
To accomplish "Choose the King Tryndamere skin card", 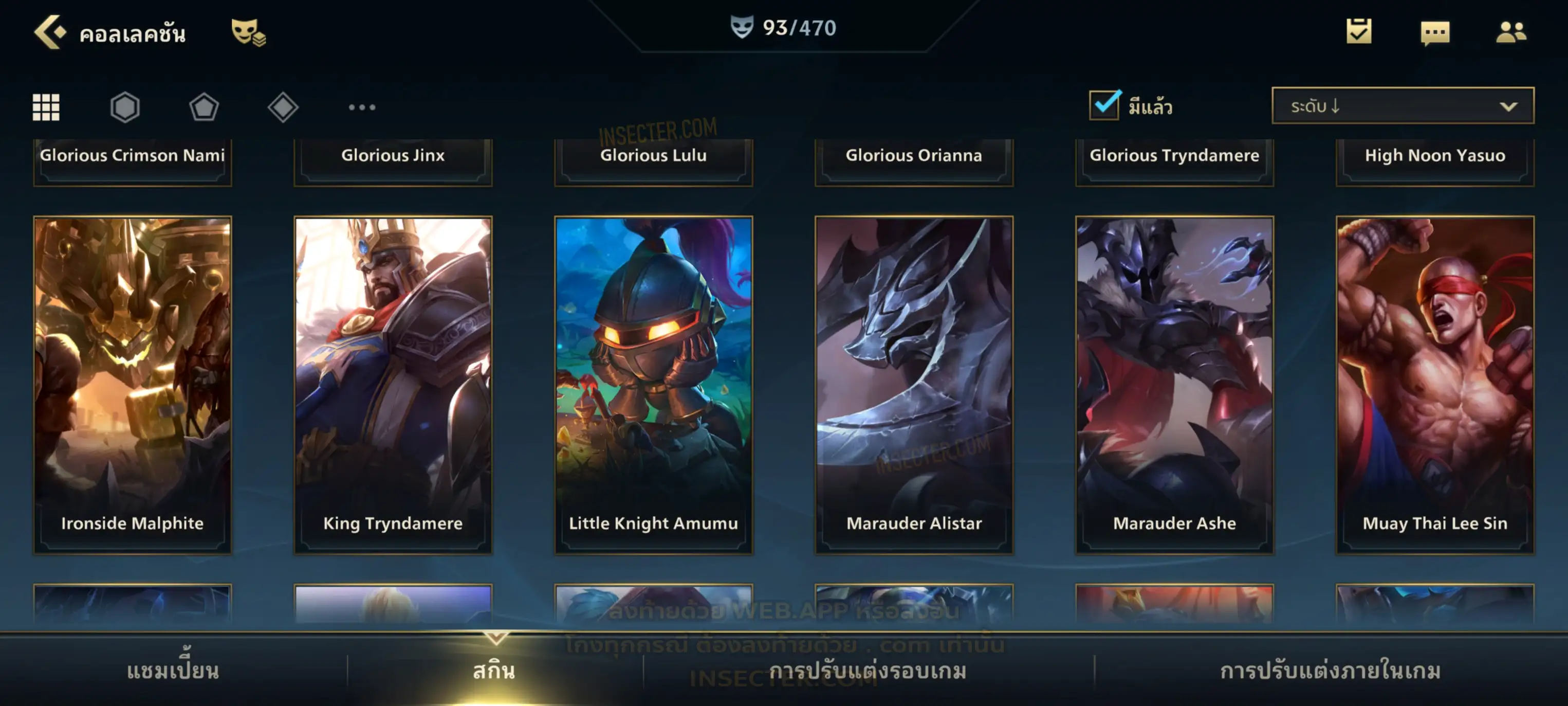I will click(x=393, y=385).
